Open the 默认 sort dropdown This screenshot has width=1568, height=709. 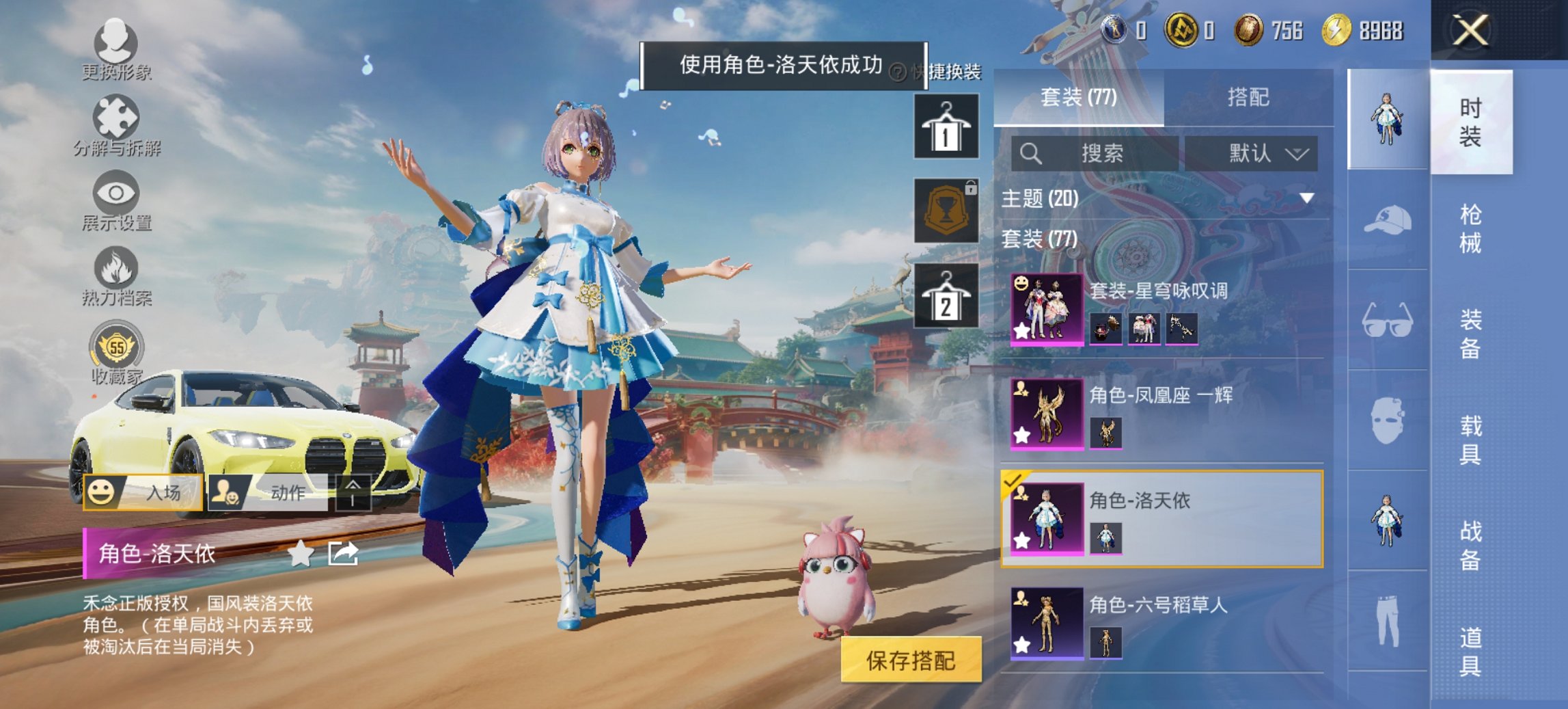1256,154
